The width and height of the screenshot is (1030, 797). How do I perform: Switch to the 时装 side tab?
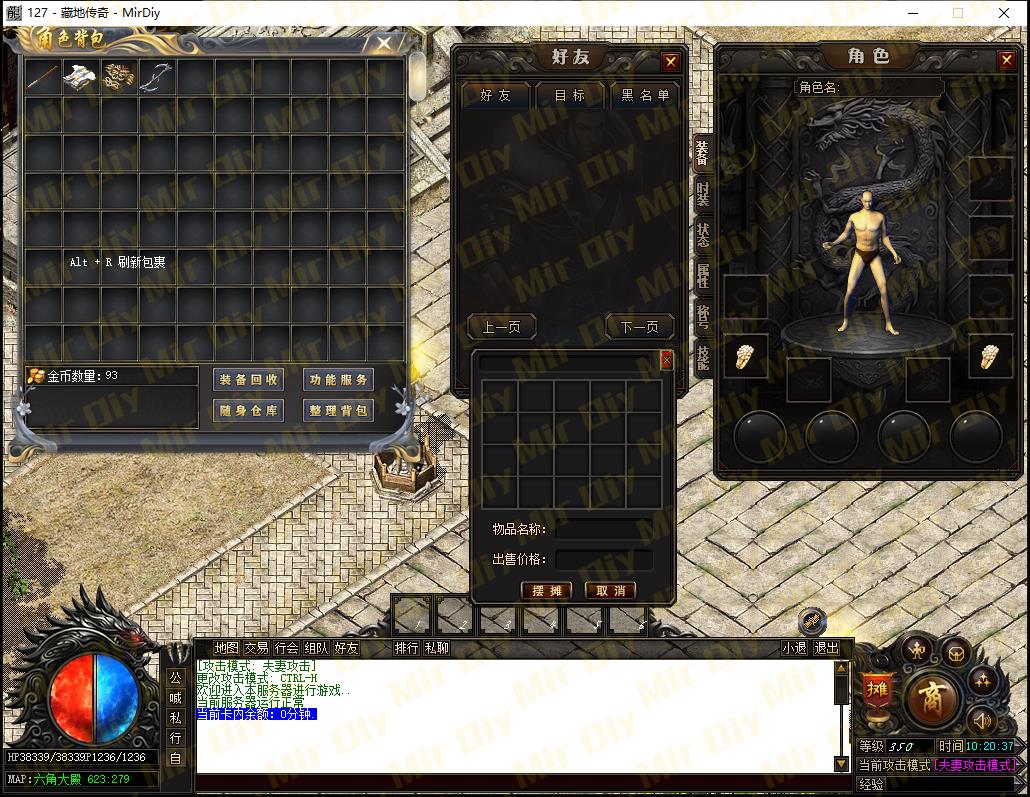[703, 194]
